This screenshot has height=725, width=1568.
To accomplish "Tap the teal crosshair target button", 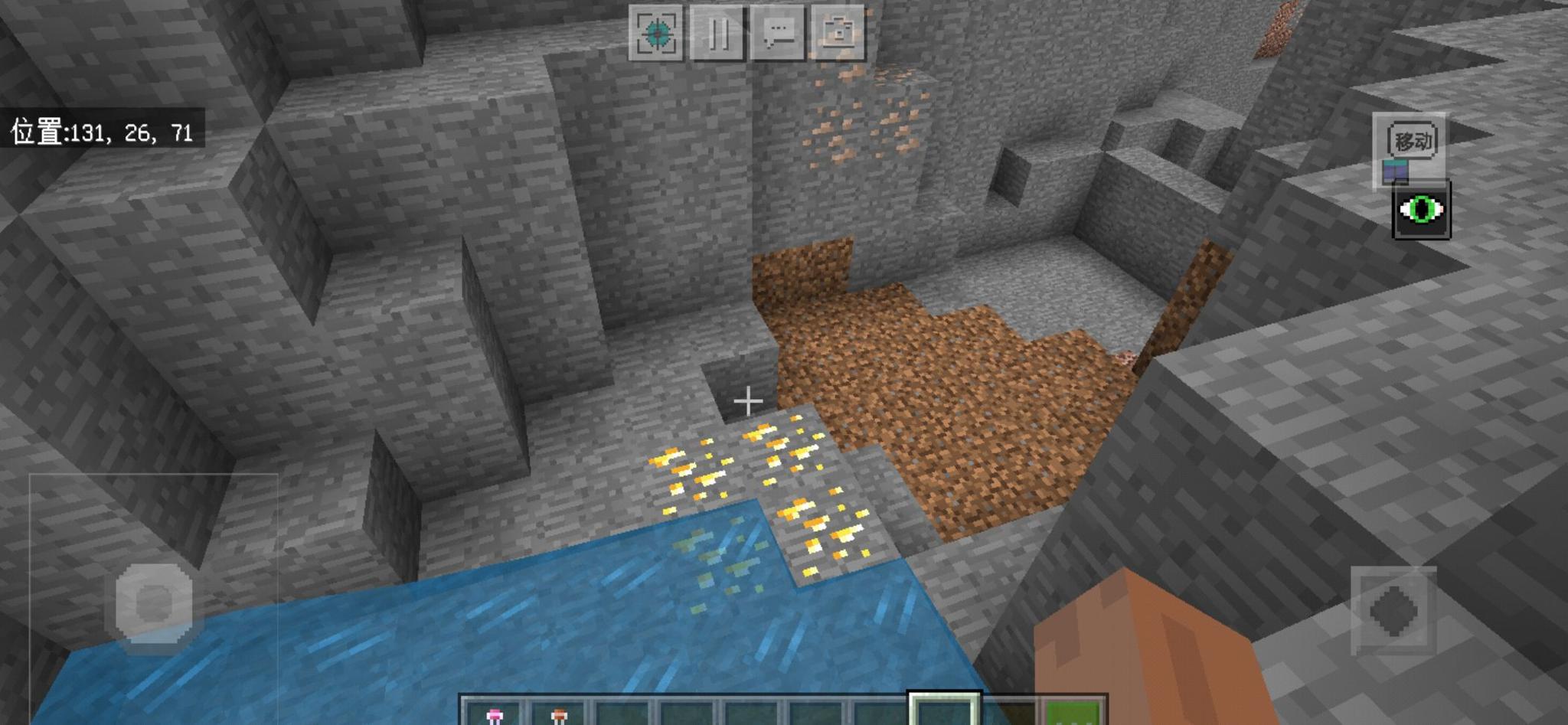I will 656,33.
